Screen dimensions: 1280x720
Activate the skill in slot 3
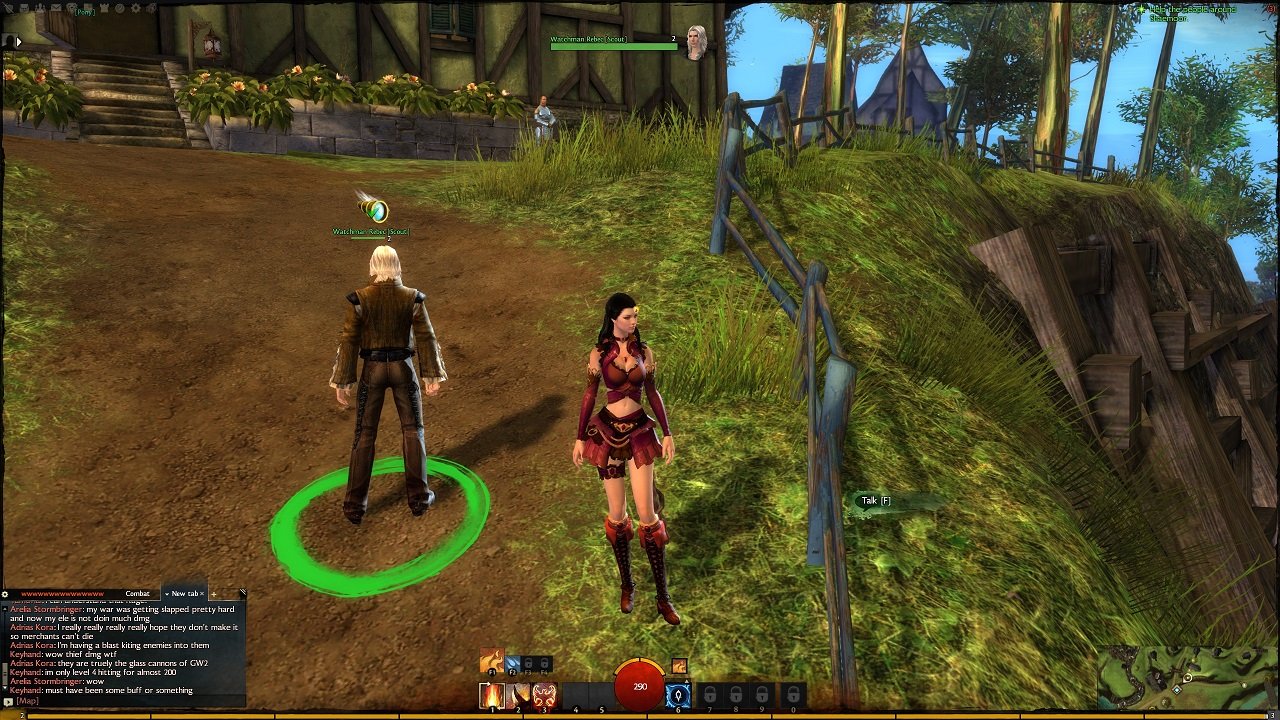(545, 695)
